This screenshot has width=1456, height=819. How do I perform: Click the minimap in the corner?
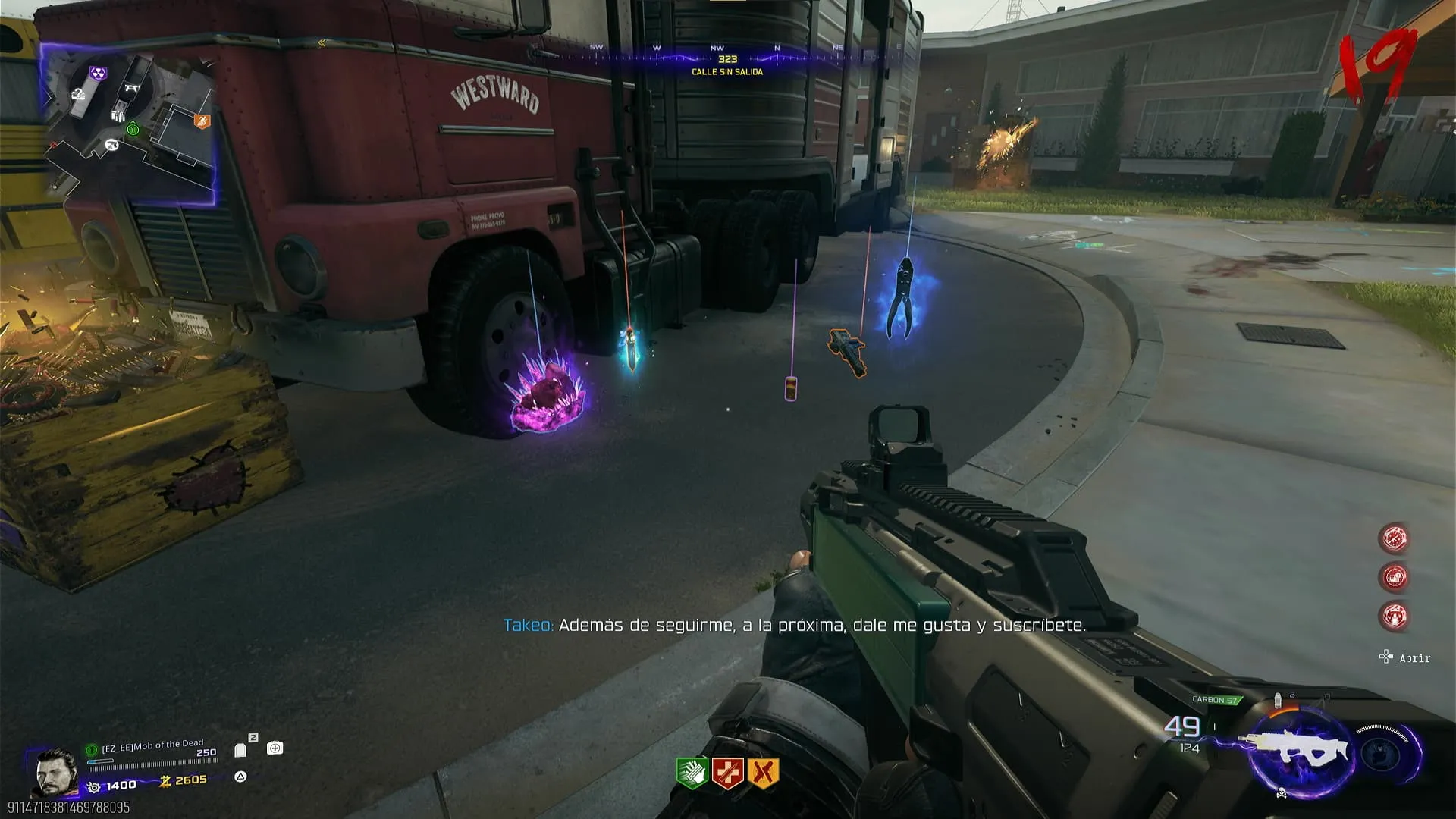129,125
